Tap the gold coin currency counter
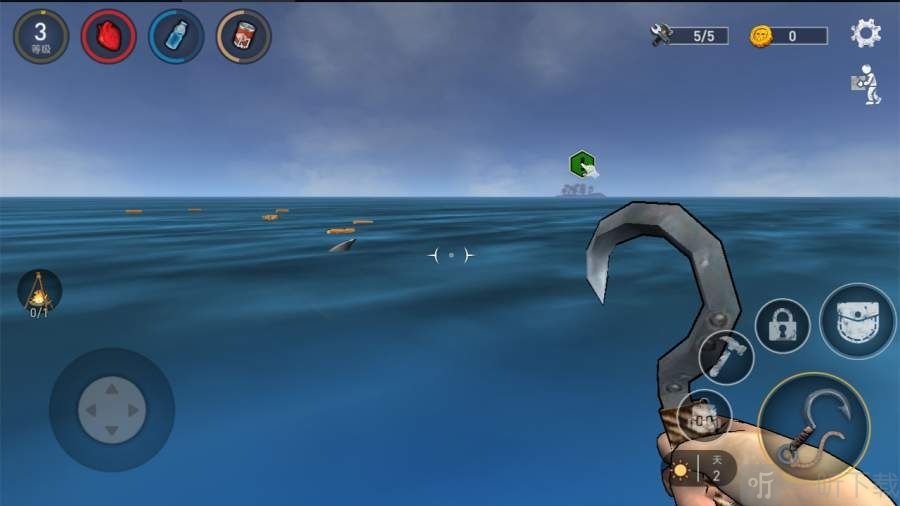900x506 pixels. click(x=789, y=36)
